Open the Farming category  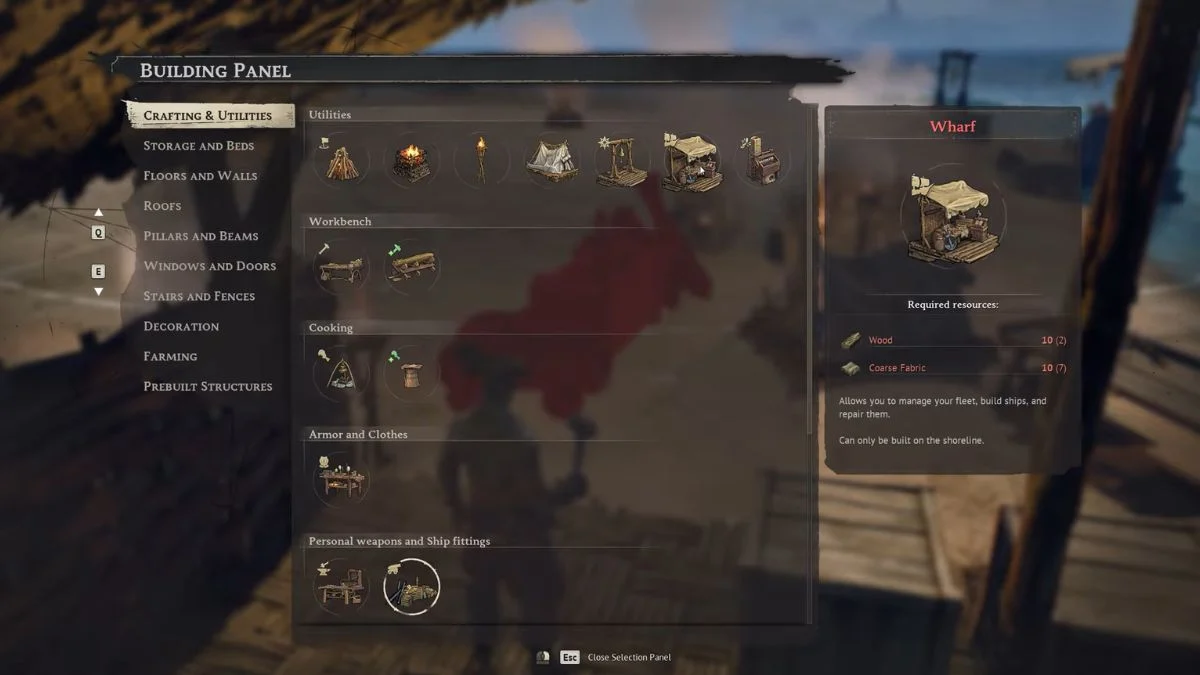tap(170, 356)
